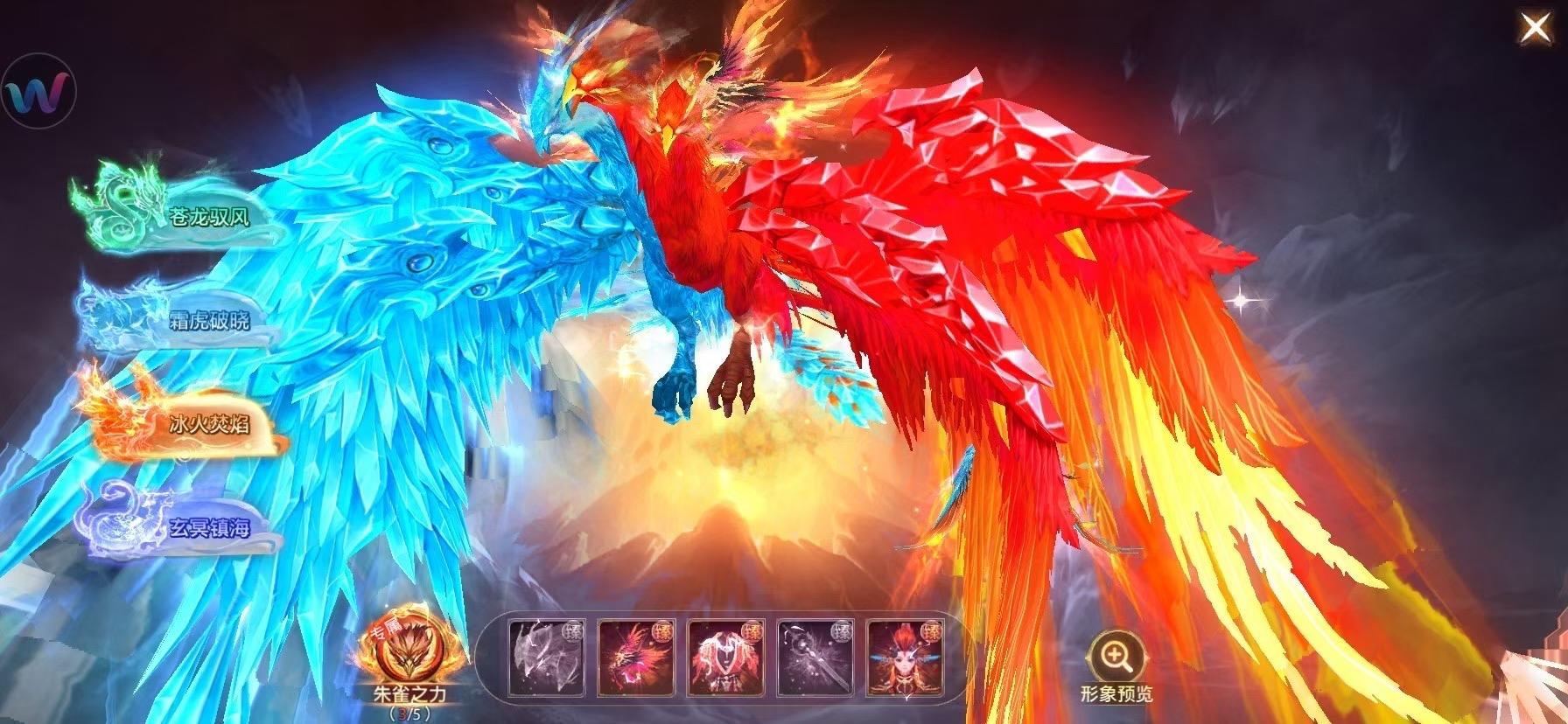Open the 霜虎破晓 appearance tab
The image size is (1568, 724).
pos(210,321)
